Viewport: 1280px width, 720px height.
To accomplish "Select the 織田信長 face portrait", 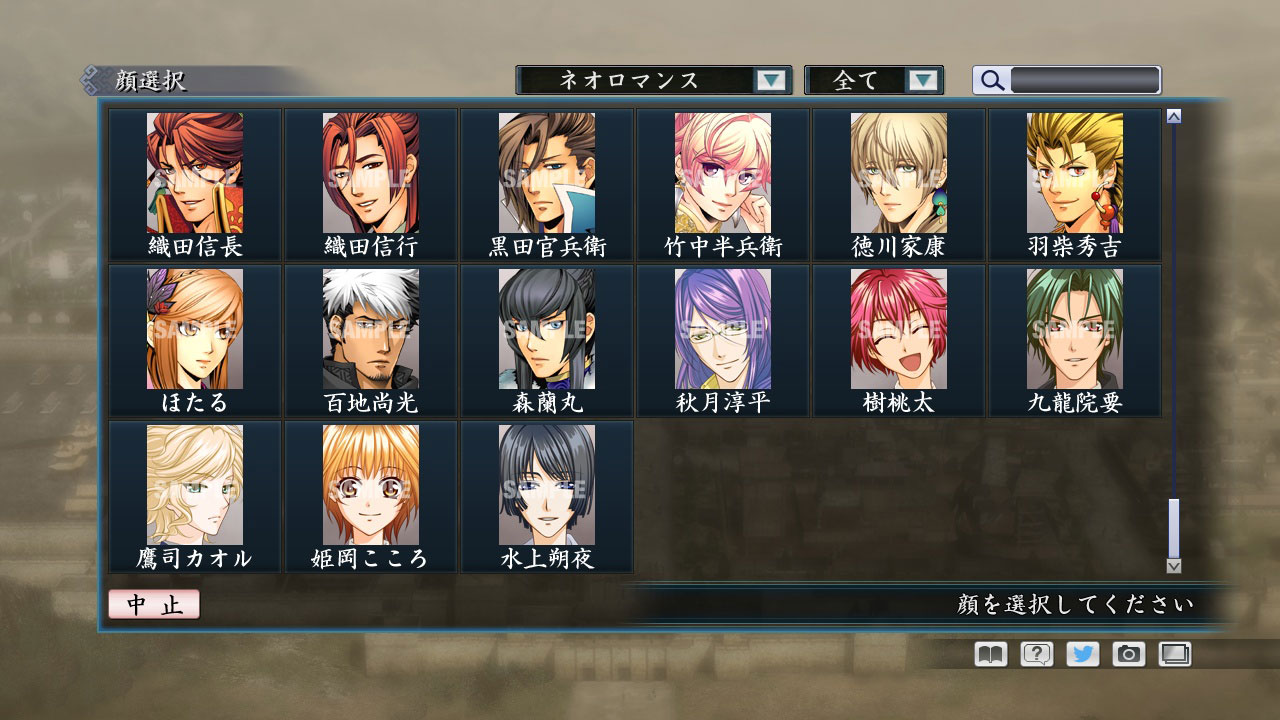I will coord(195,175).
